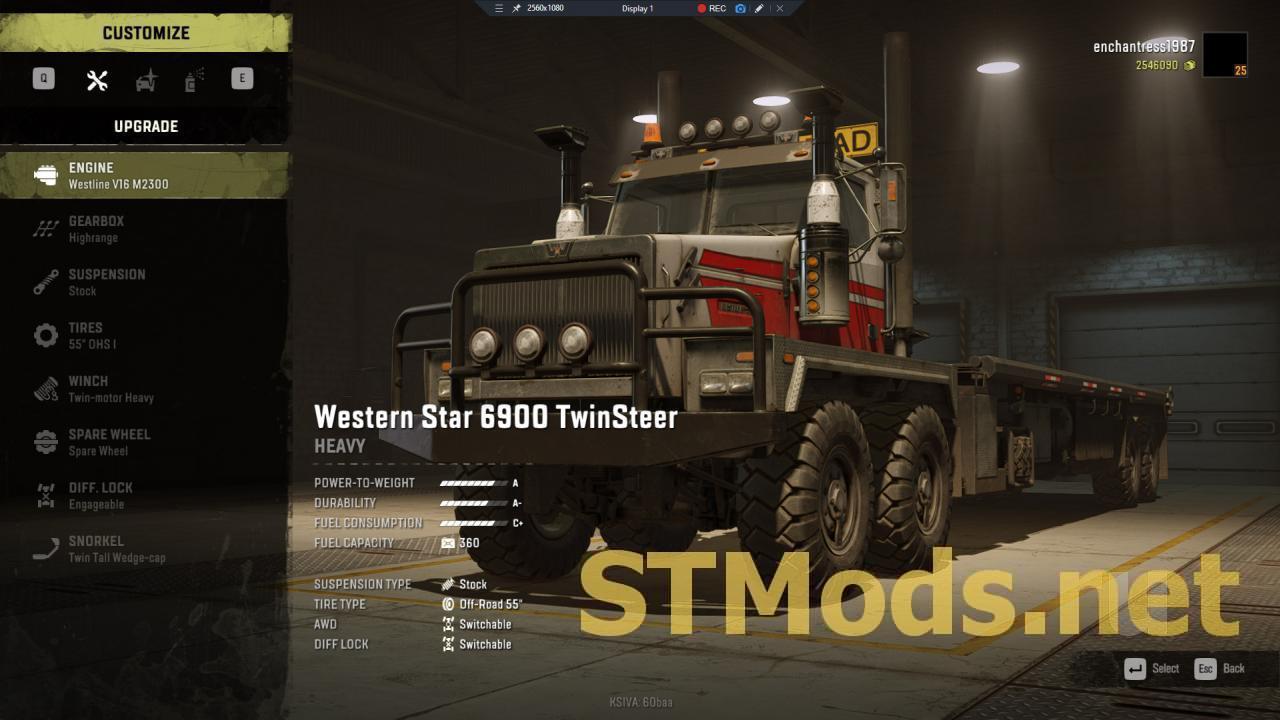Open the player profile avatar
Viewport: 1280px width, 720px height.
coord(1224,55)
